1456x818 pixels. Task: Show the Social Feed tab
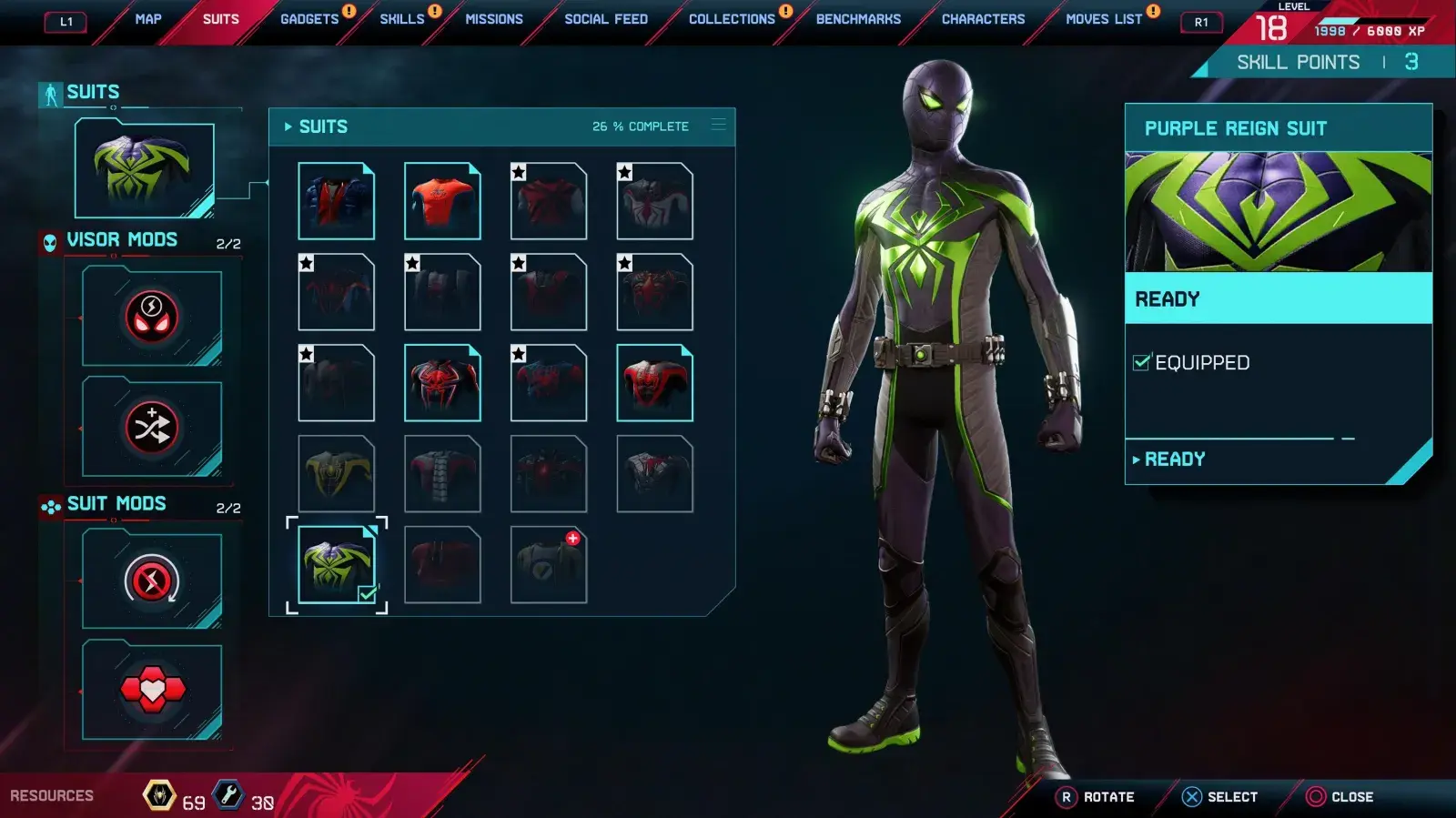point(606,19)
